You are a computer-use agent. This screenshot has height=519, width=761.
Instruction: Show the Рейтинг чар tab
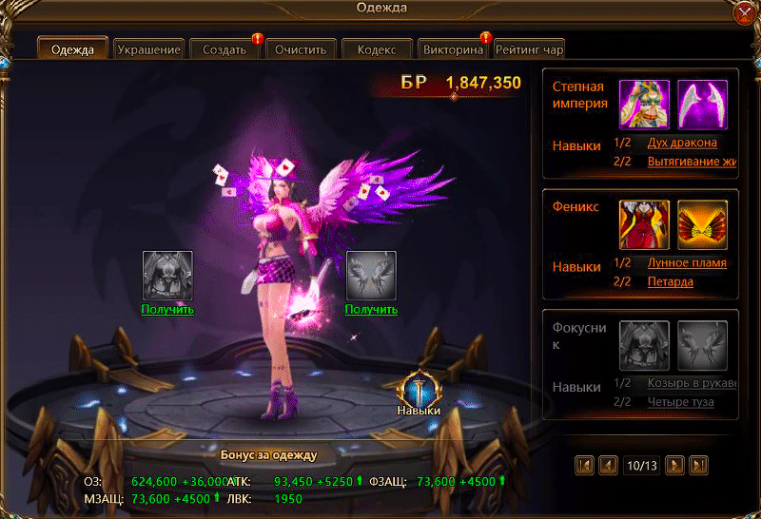click(x=529, y=49)
